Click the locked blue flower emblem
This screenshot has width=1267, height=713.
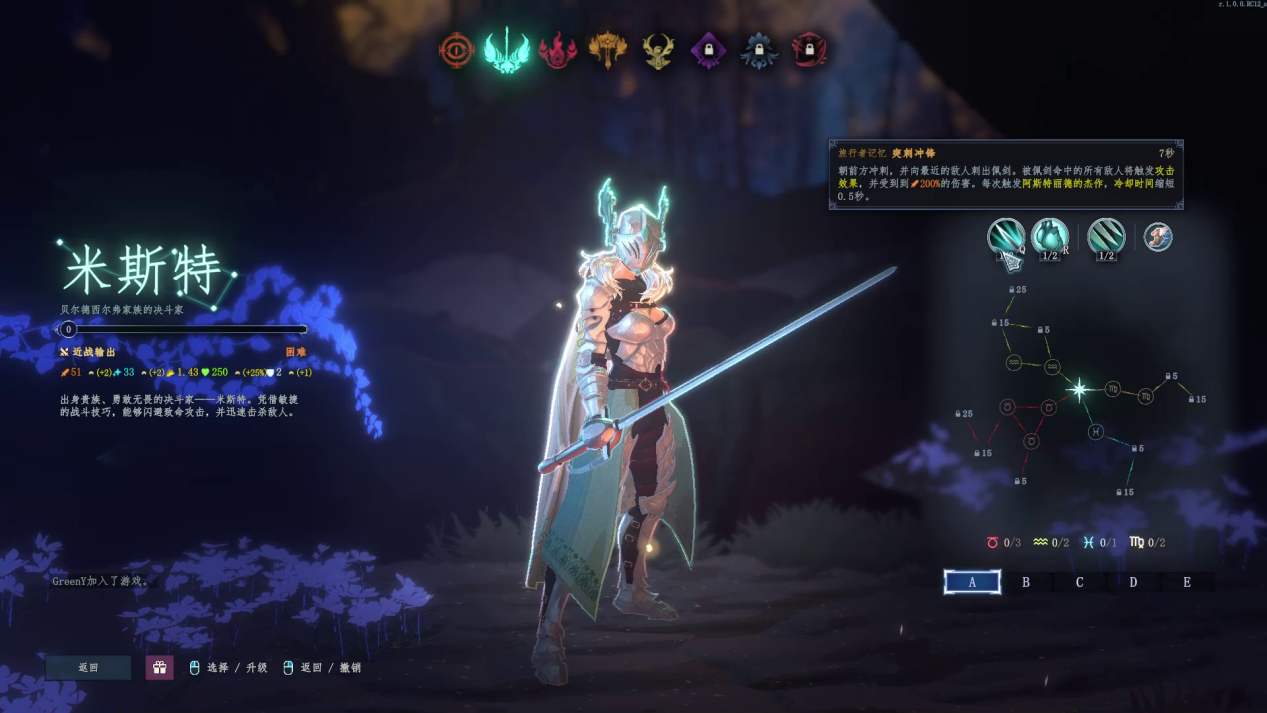point(759,50)
